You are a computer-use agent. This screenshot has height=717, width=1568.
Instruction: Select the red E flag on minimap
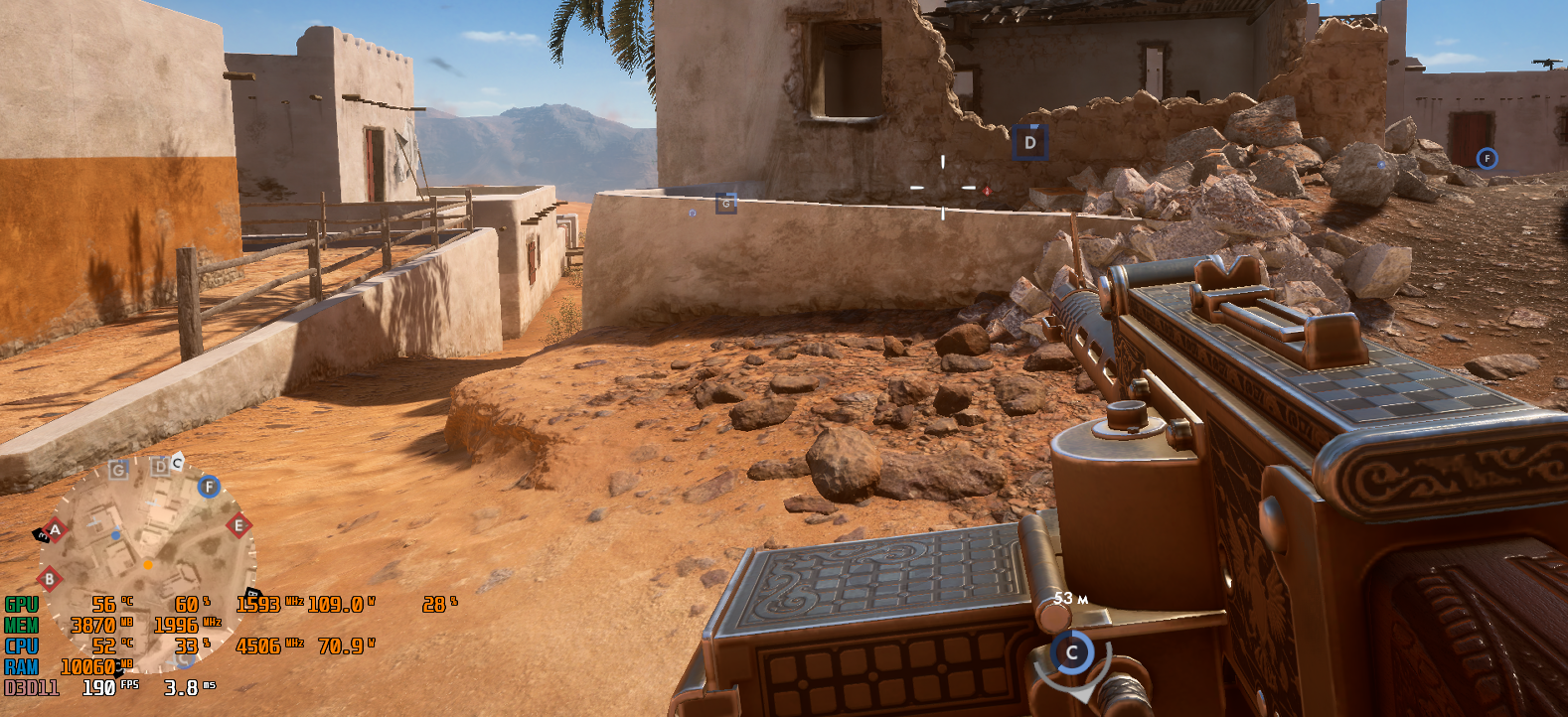point(237,525)
